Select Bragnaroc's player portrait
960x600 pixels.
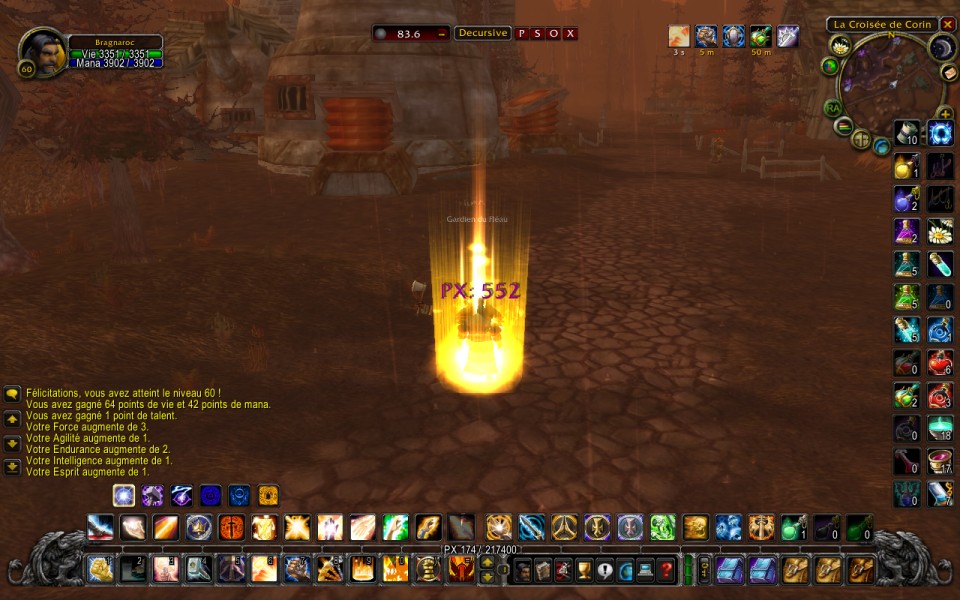point(43,53)
